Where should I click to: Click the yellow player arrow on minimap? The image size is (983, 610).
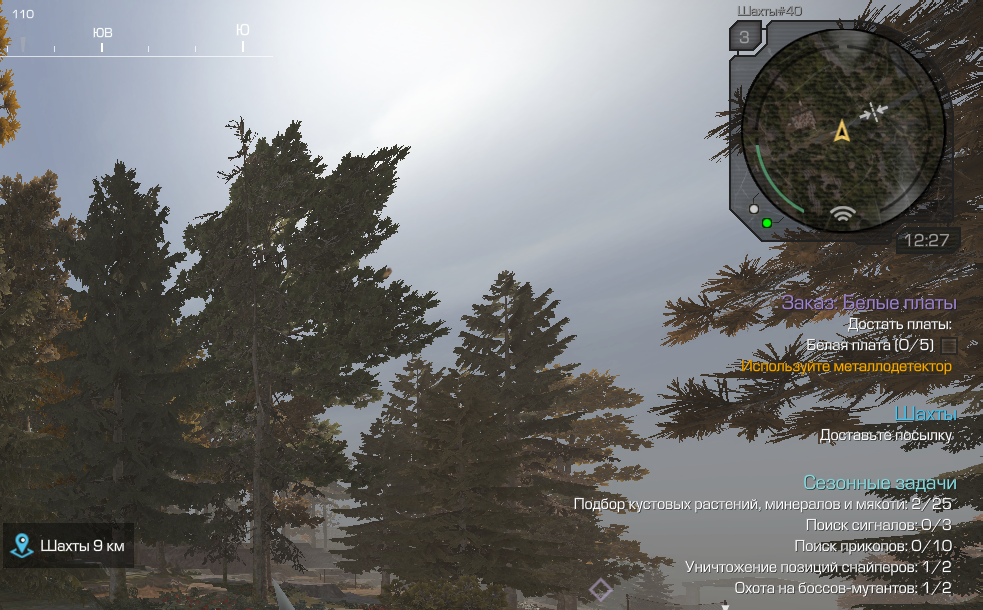pos(842,131)
